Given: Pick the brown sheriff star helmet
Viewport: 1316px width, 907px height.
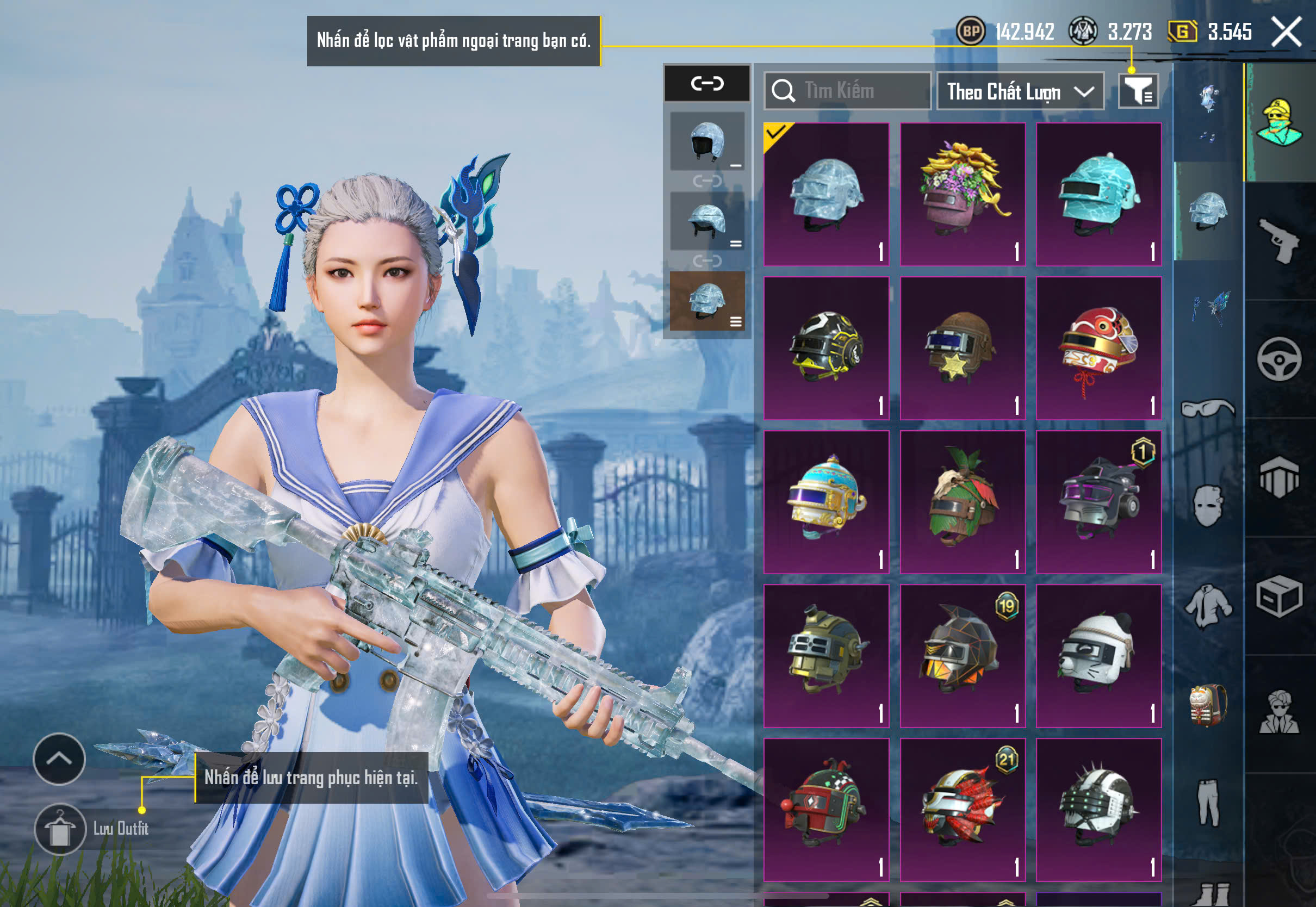Looking at the screenshot, I should click(963, 349).
